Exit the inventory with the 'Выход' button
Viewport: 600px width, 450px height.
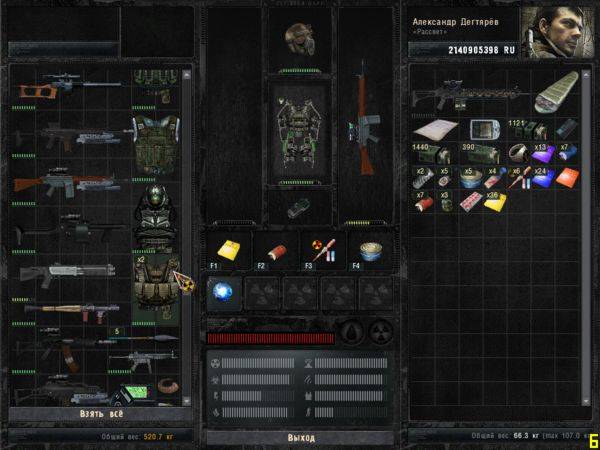click(300, 437)
